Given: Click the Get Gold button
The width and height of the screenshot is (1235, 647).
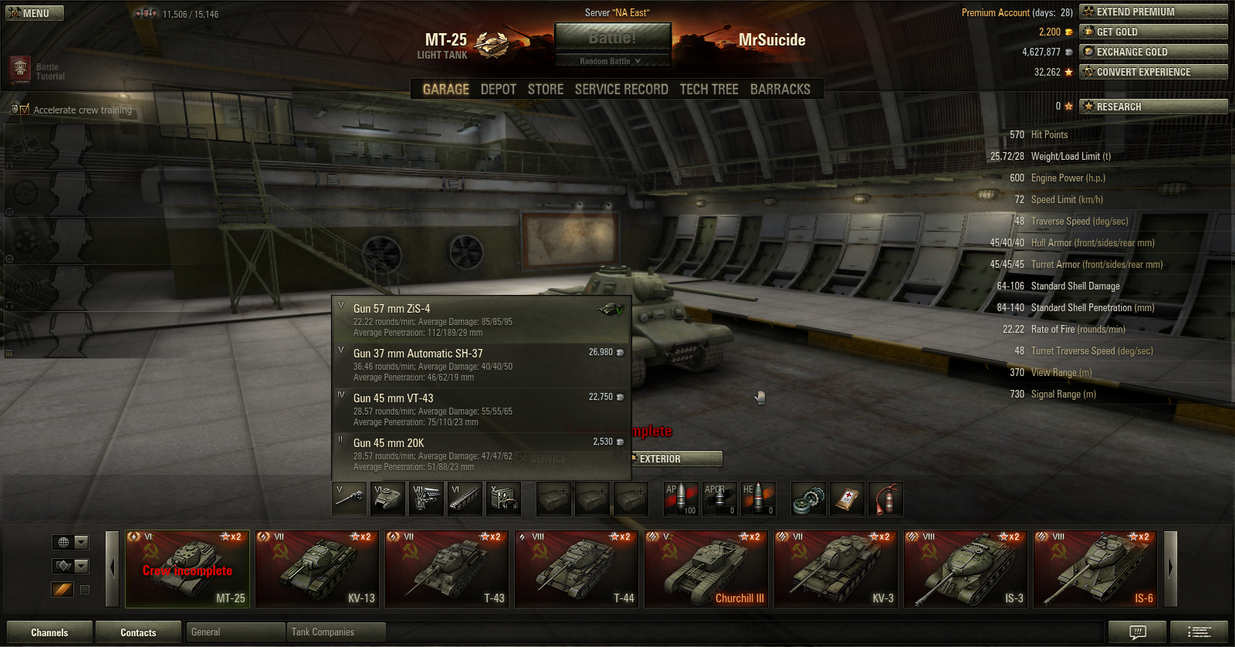Looking at the screenshot, I should 1152,32.
